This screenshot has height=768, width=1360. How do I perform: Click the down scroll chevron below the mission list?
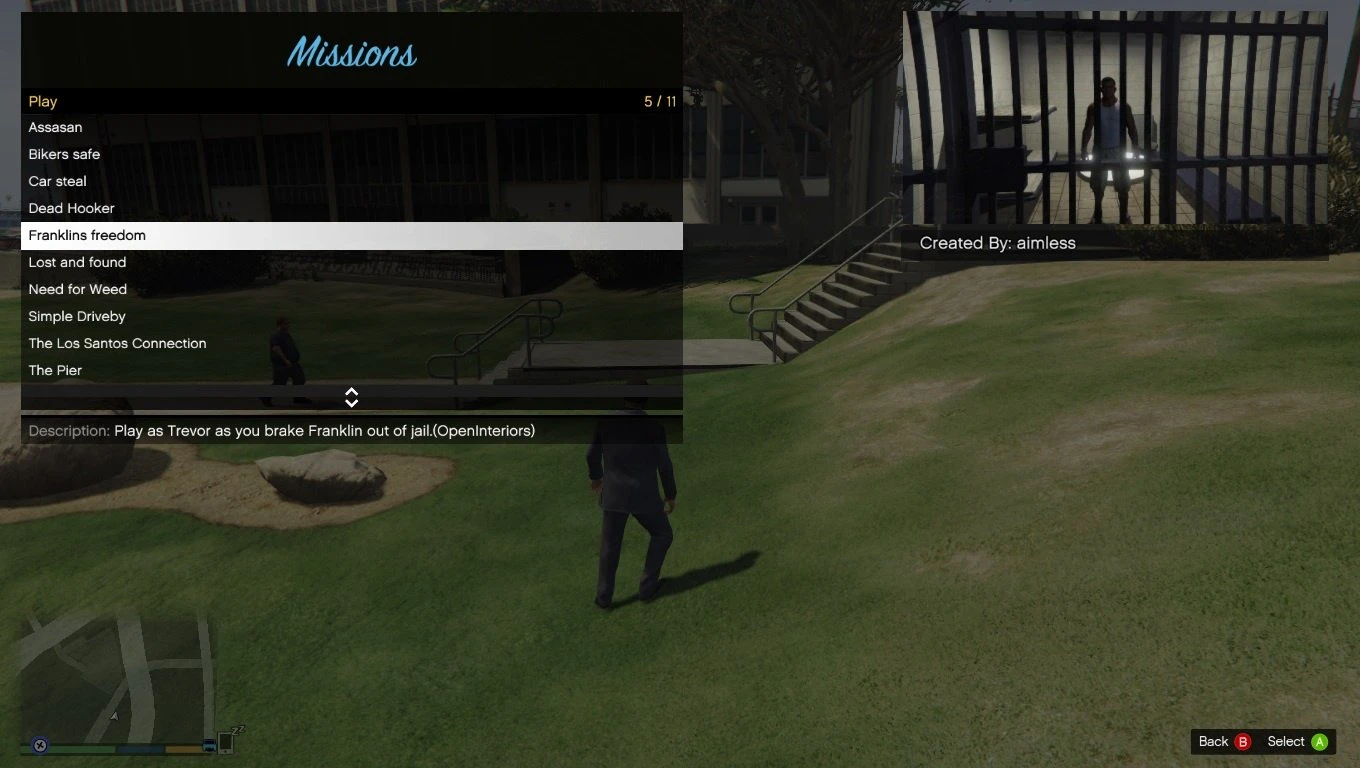point(351,402)
